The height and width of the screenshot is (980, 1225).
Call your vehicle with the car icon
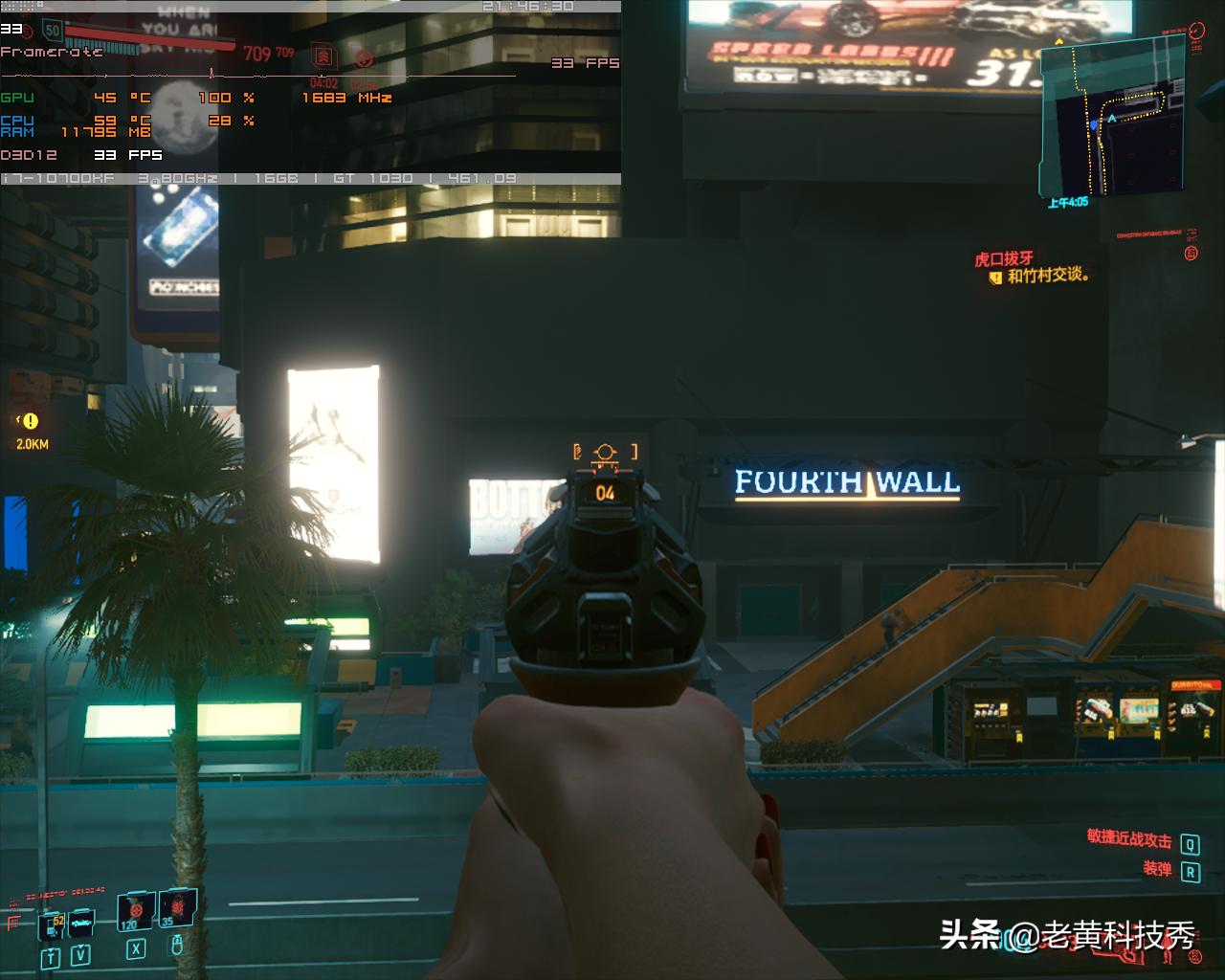tap(81, 924)
